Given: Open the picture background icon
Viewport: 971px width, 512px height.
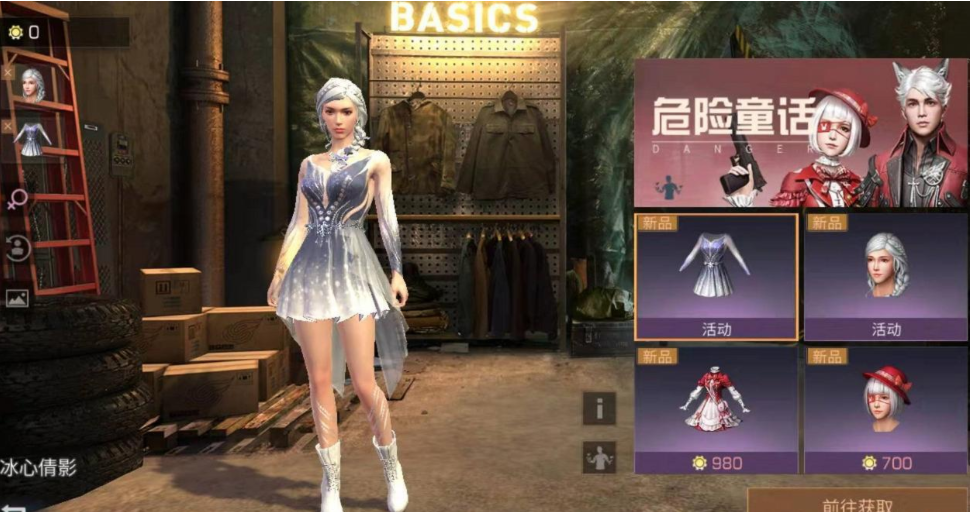Looking at the screenshot, I should click(x=17, y=297).
